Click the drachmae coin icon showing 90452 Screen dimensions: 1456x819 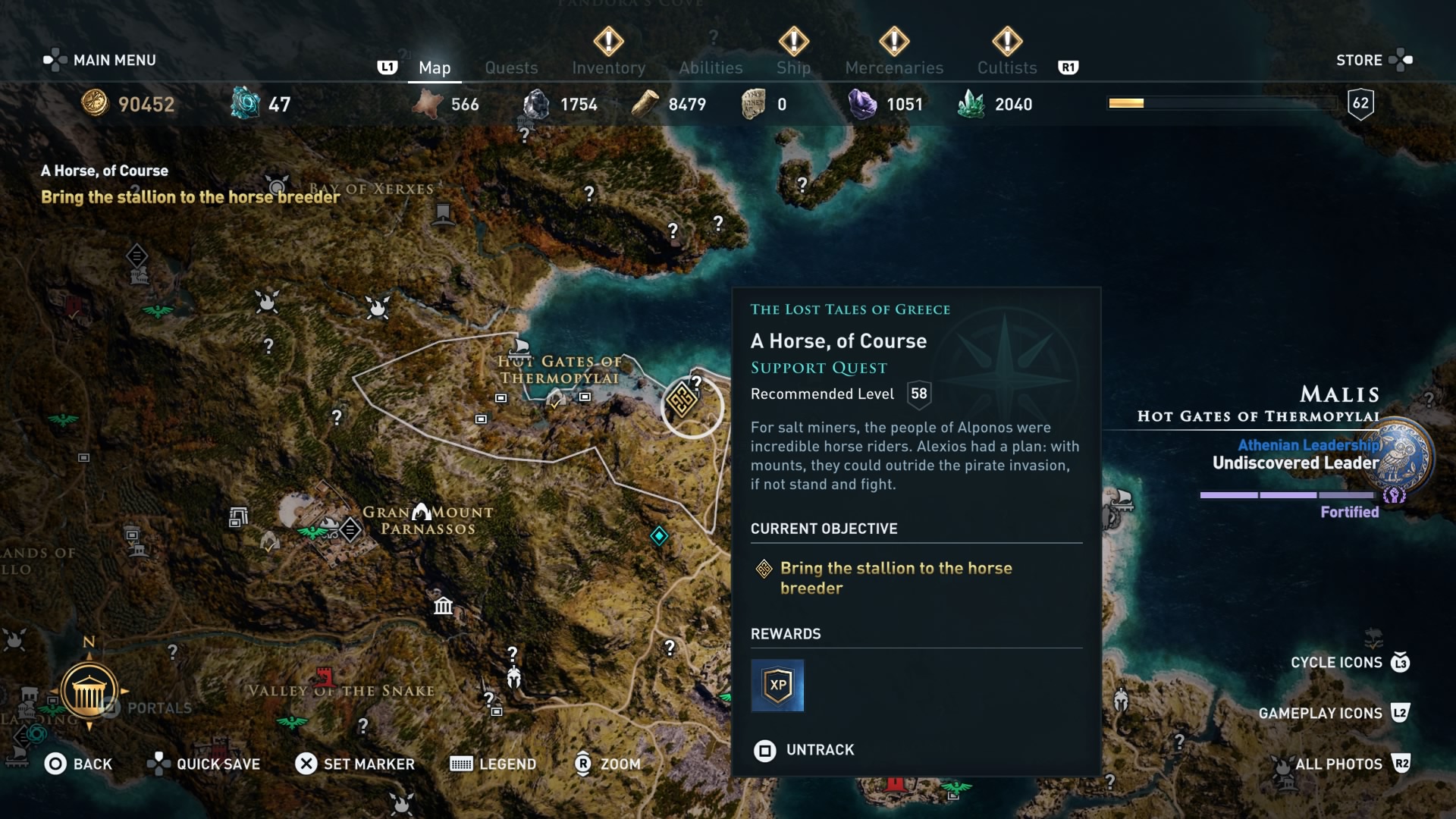click(96, 104)
